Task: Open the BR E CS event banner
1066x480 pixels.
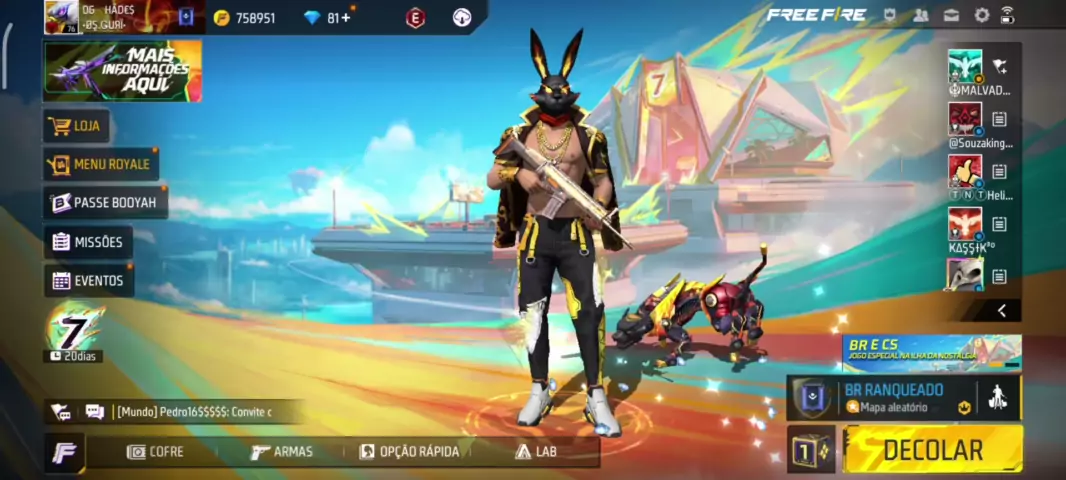Action: pyautogui.click(x=931, y=352)
